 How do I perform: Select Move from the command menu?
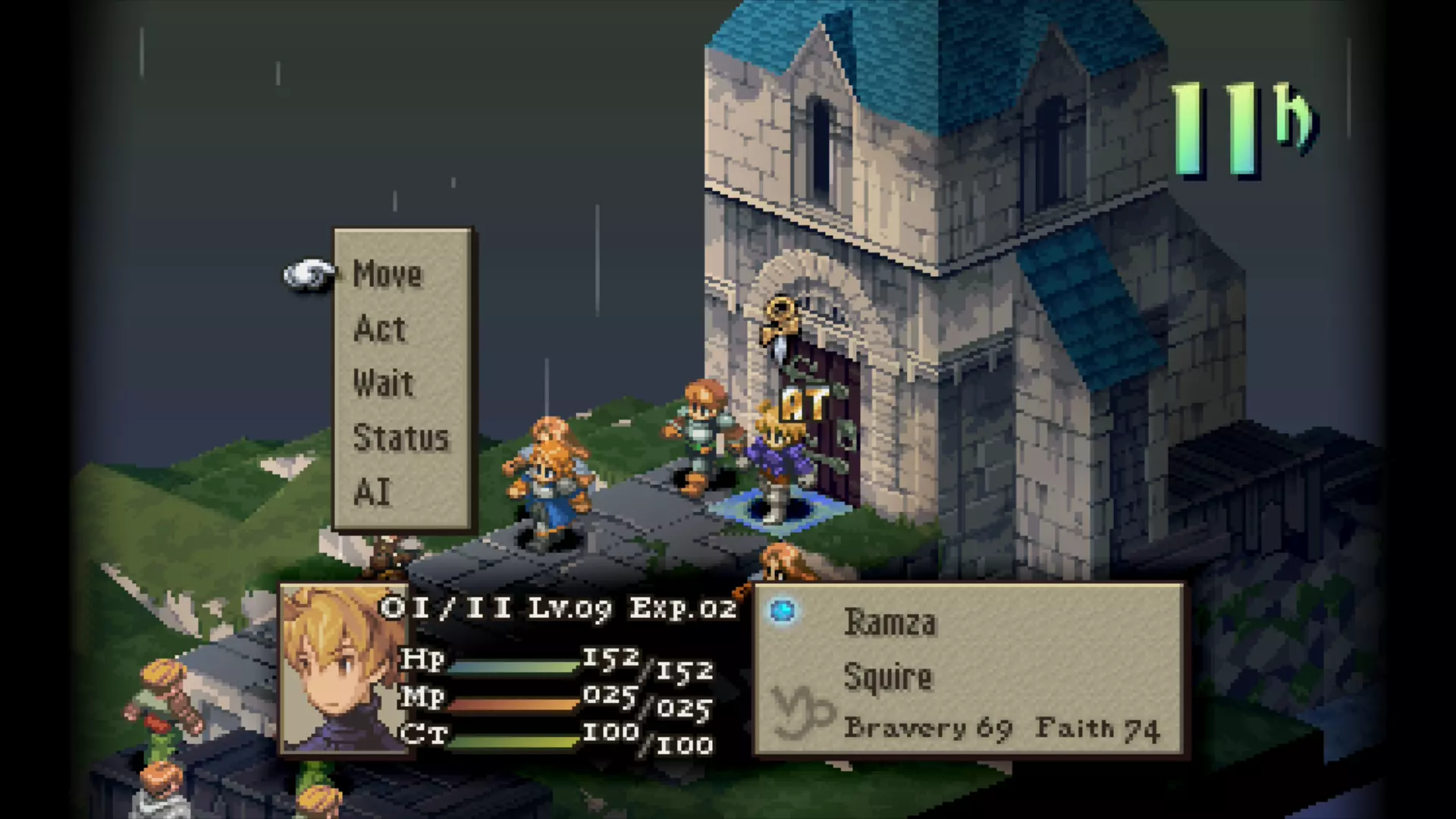(388, 275)
